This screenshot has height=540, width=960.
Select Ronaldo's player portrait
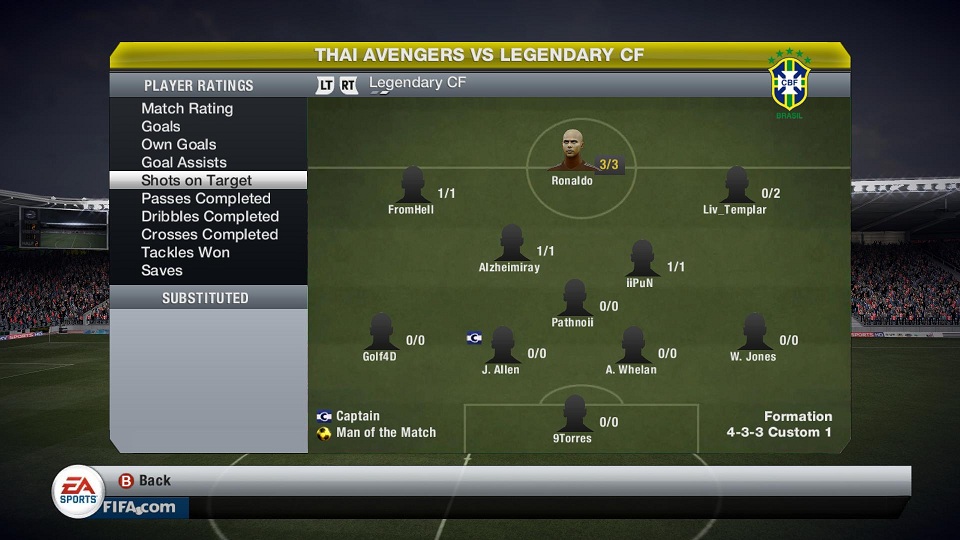571,152
